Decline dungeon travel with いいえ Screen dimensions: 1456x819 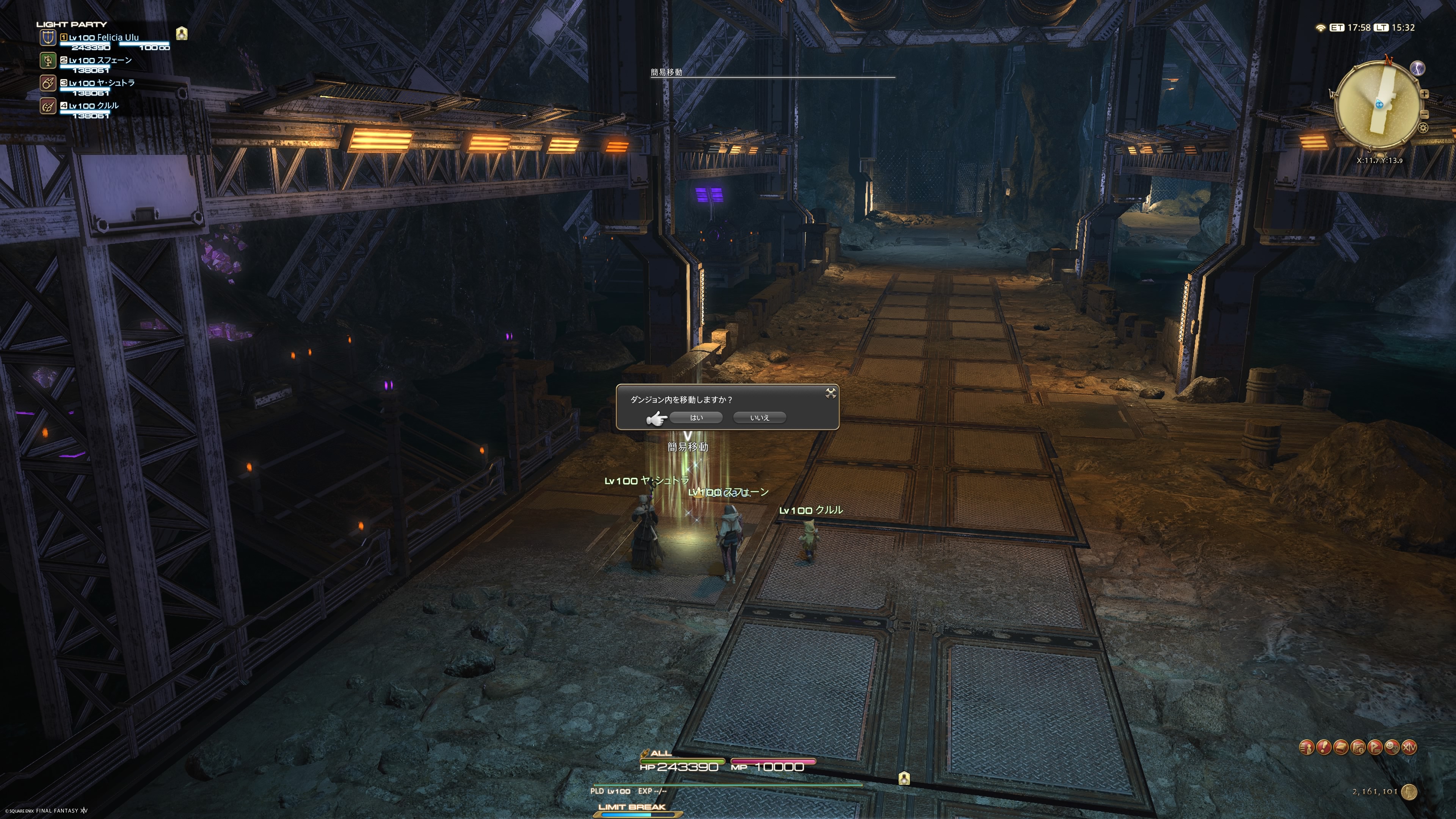click(x=759, y=418)
